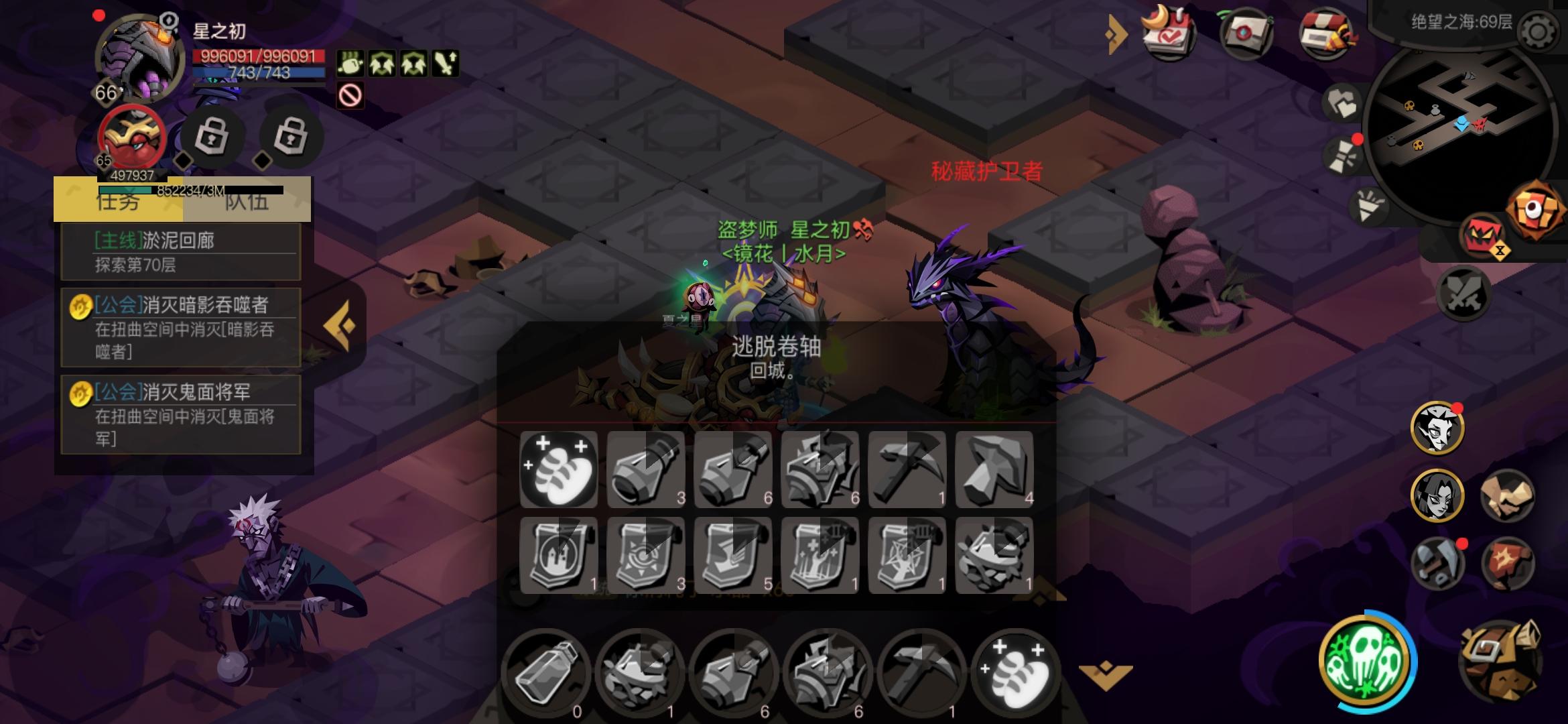This screenshot has width=1568, height=724.
Task: Open the red gift box icon
Action: click(x=1324, y=32)
